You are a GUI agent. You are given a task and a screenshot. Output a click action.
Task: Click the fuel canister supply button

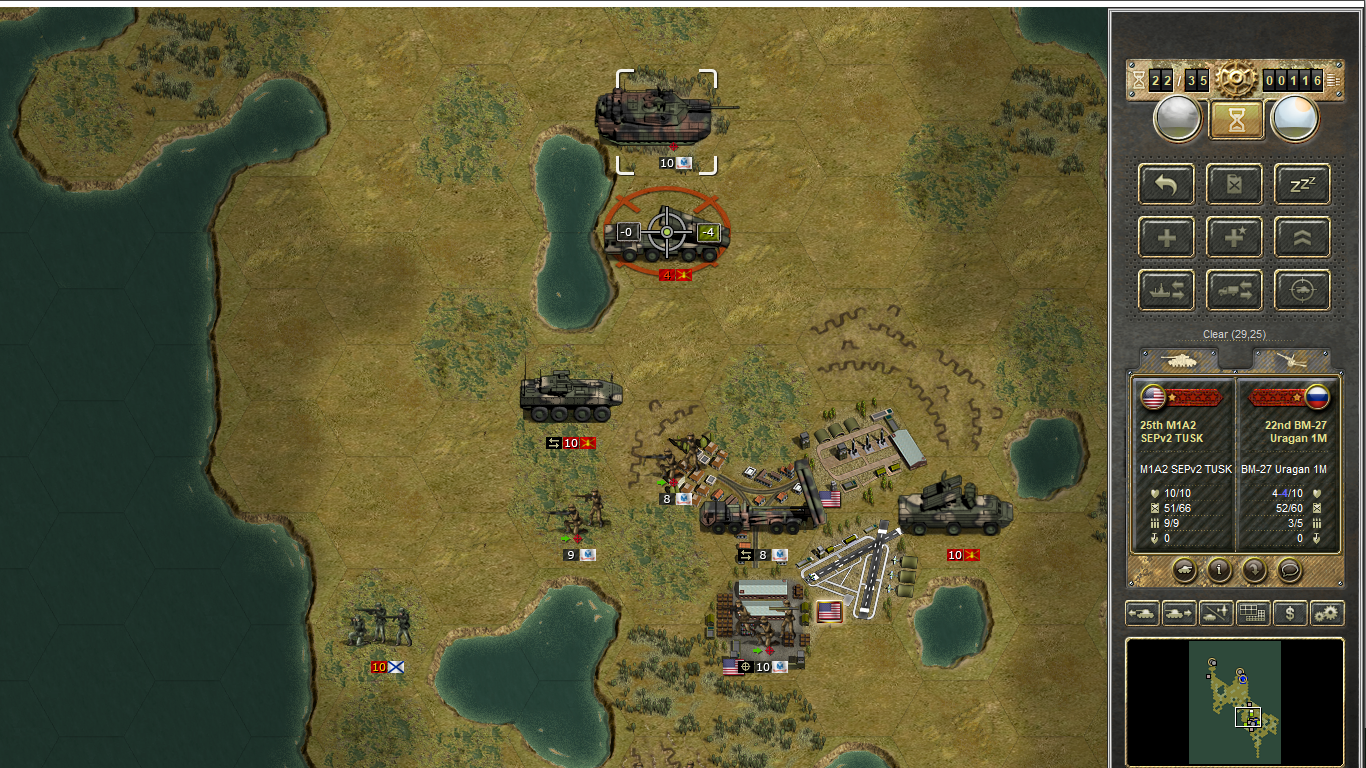pyautogui.click(x=1234, y=184)
